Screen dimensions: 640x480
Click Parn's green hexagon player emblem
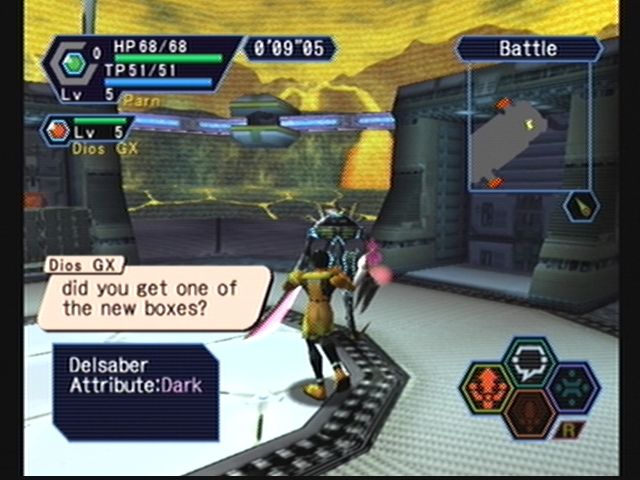tap(72, 62)
